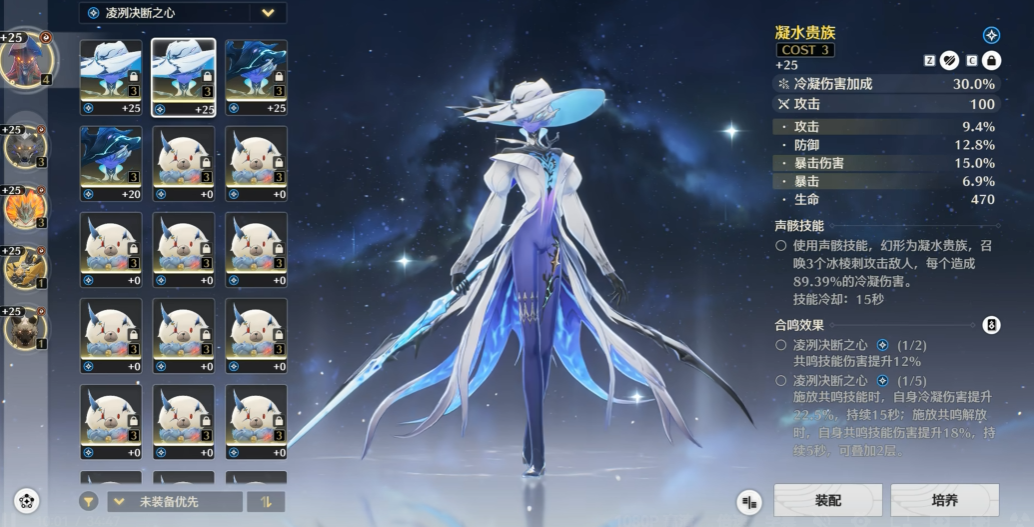Image resolution: width=1034 pixels, height=527 pixels.
Task: Toggle the padlock lock icon for this echo
Action: 991,61
